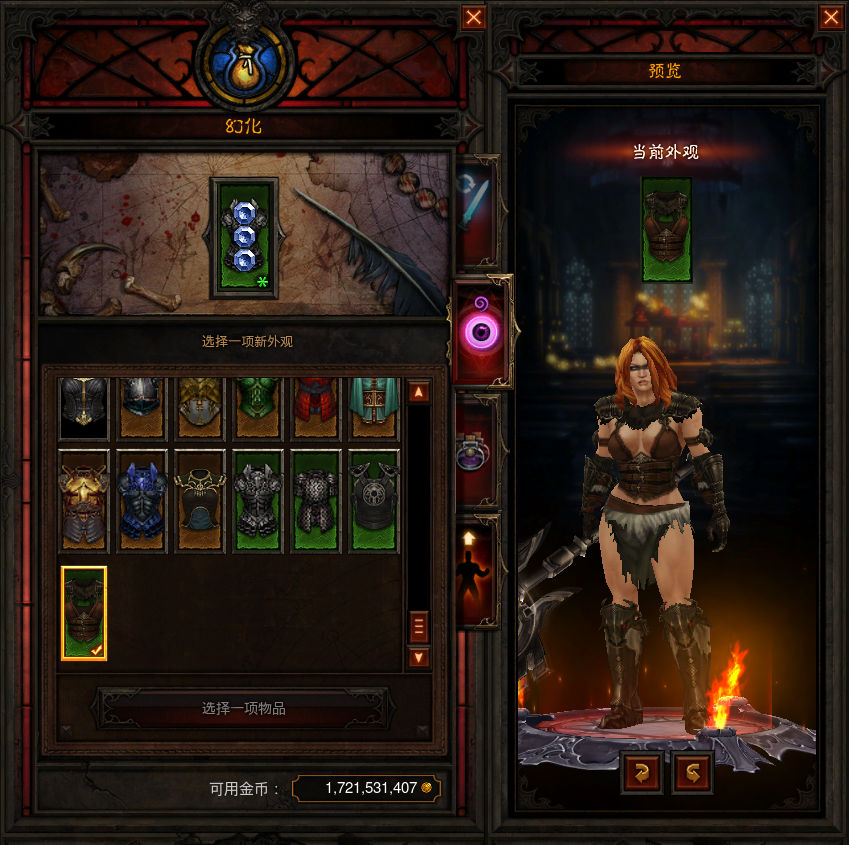Viewport: 849px width, 845px height.
Task: Select the chainmail chest armor appearance
Action: 316,501
